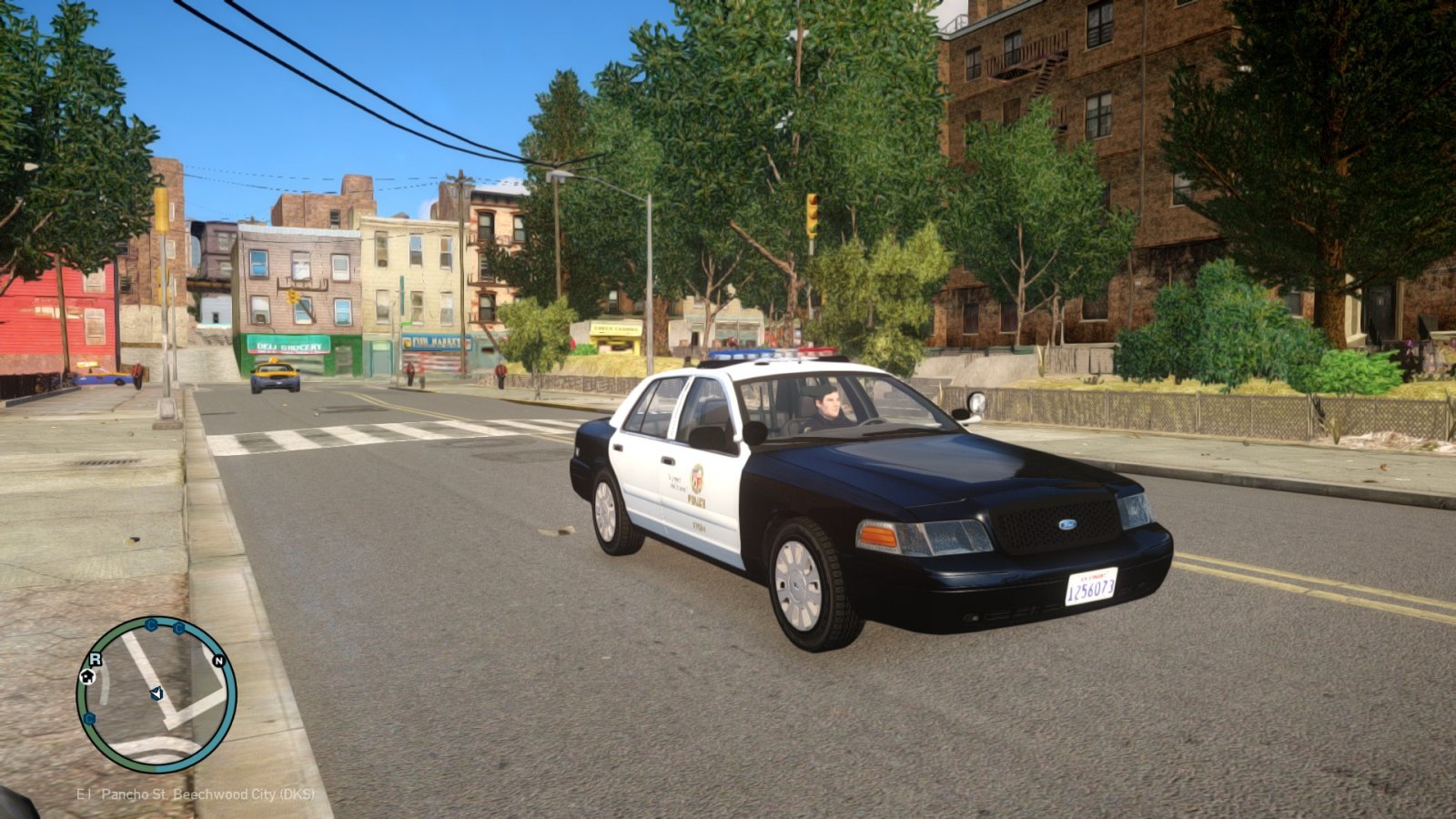1456x819 pixels.
Task: Select the R mission blip on the minimap
Action: 96,658
